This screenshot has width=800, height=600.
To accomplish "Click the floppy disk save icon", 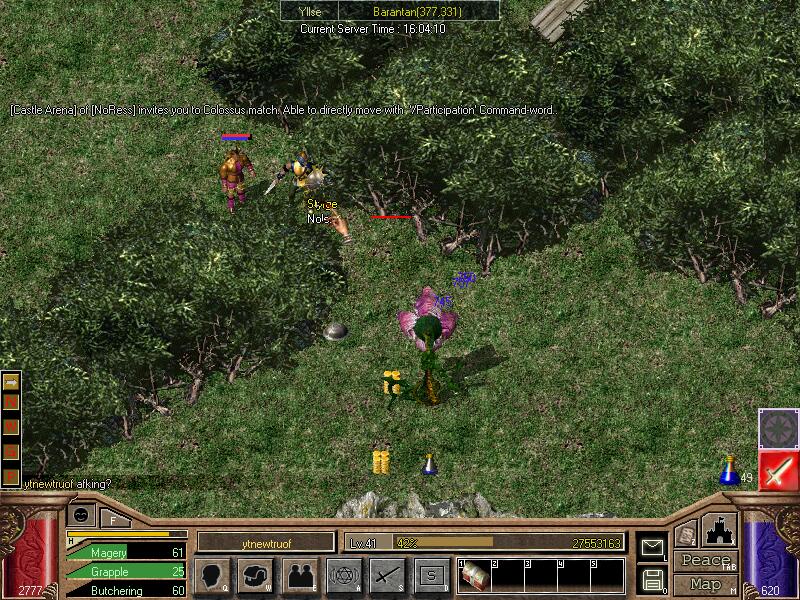I will [652, 578].
